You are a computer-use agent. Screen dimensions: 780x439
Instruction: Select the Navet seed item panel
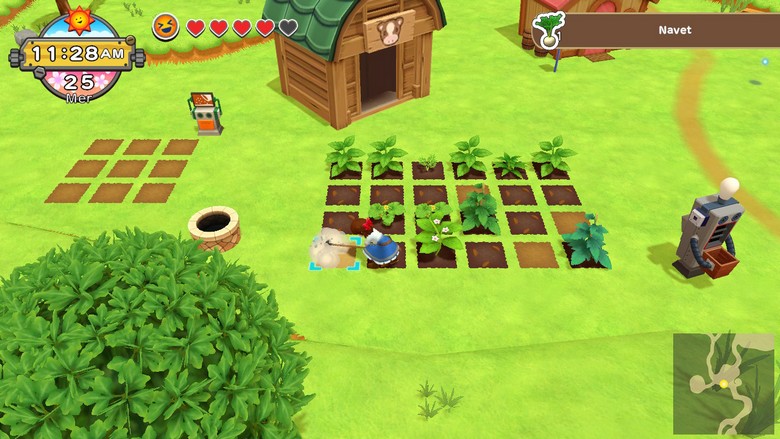click(x=661, y=30)
